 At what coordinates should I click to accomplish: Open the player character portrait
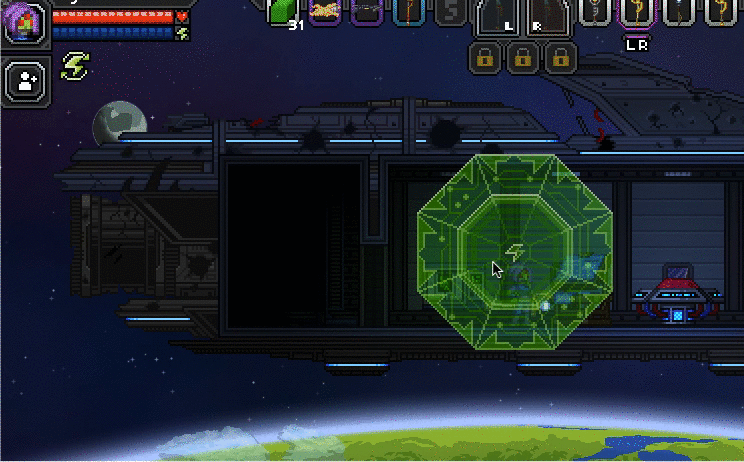click(23, 22)
